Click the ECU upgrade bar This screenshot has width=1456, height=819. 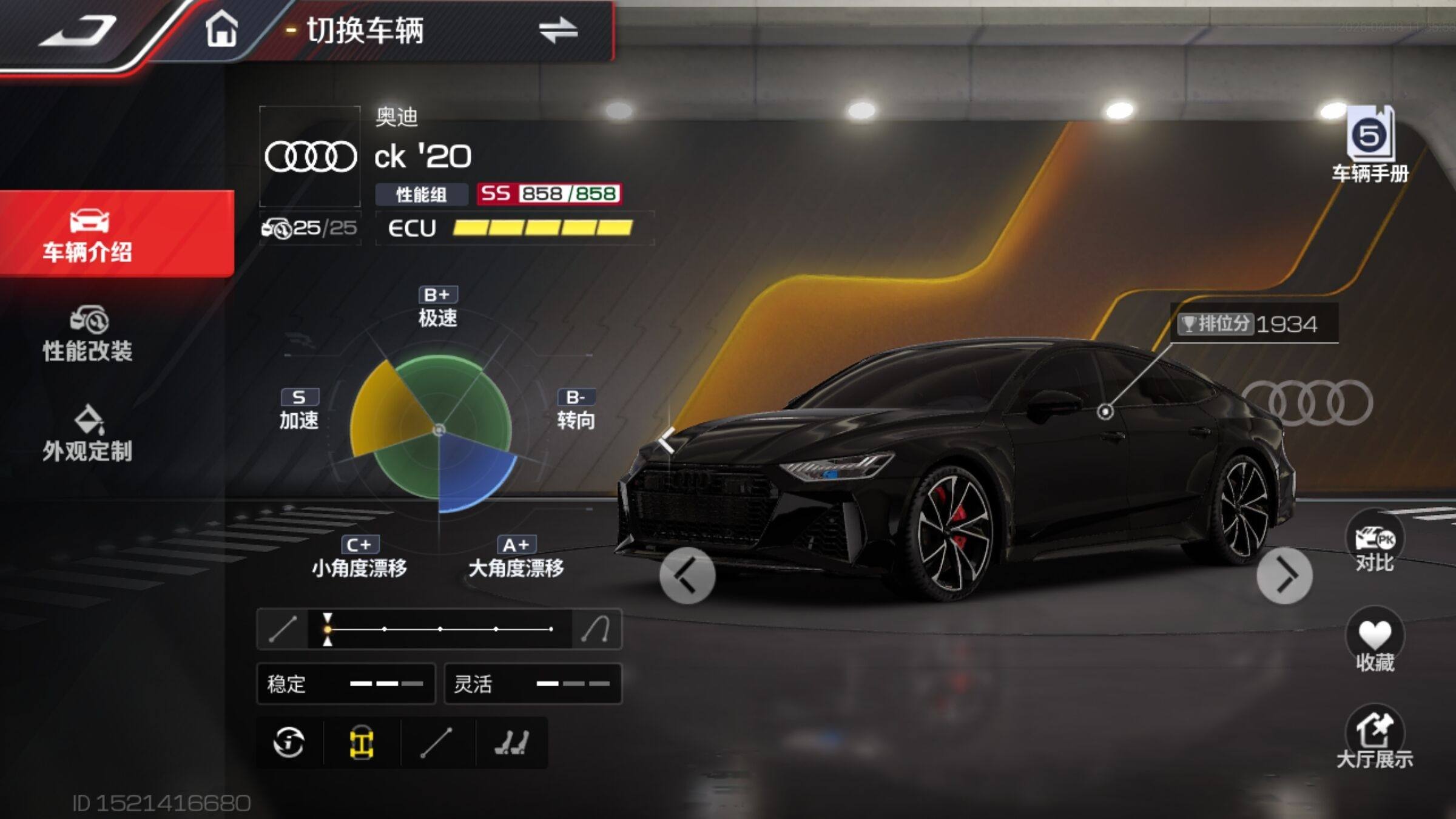tap(542, 228)
